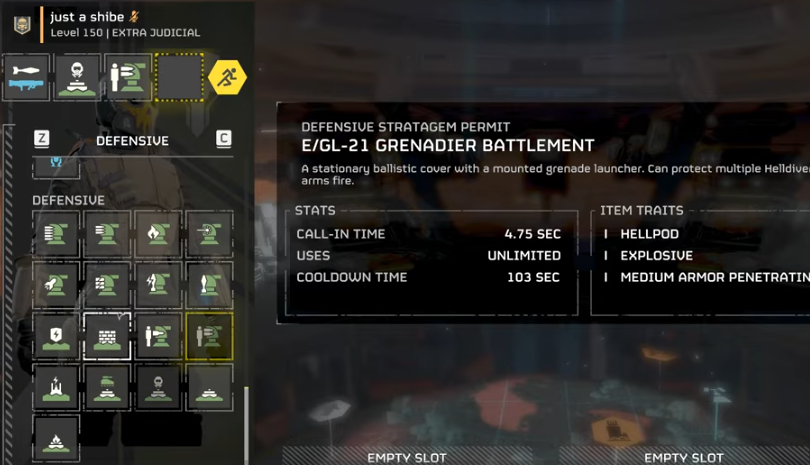Select the rocket launcher loadout slot
Image resolution: width=810 pixels, height=465 pixels.
point(27,78)
